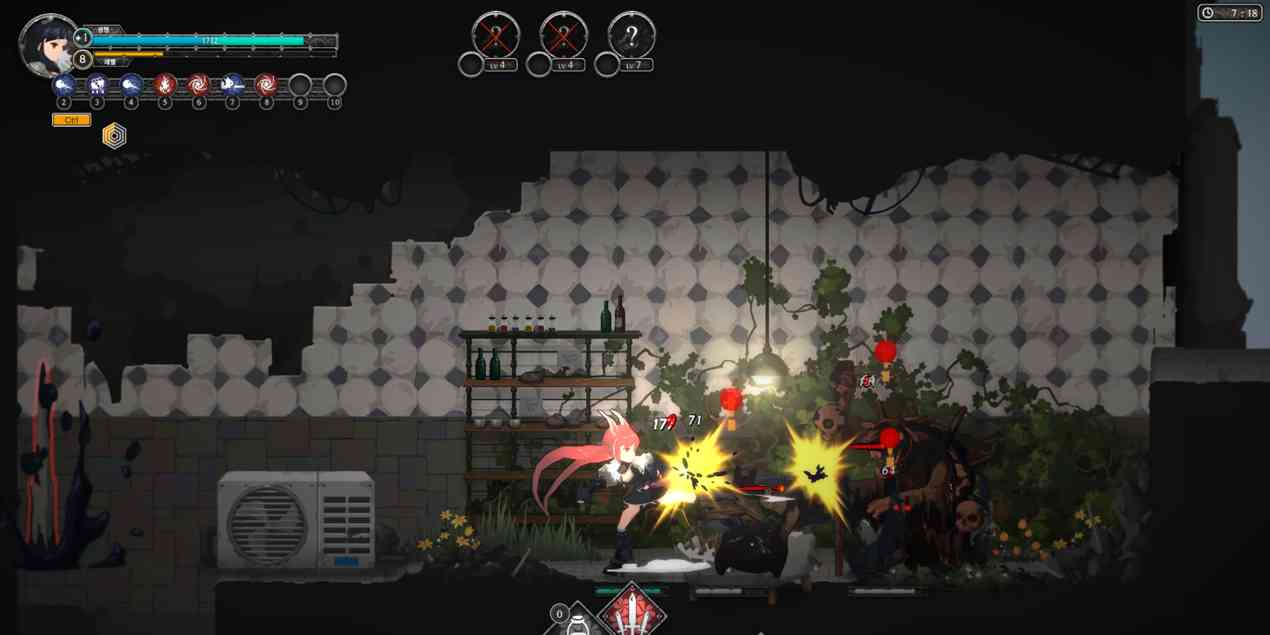Activate the blue comet skill numbered 2
The width and height of the screenshot is (1270, 635).
point(64,85)
